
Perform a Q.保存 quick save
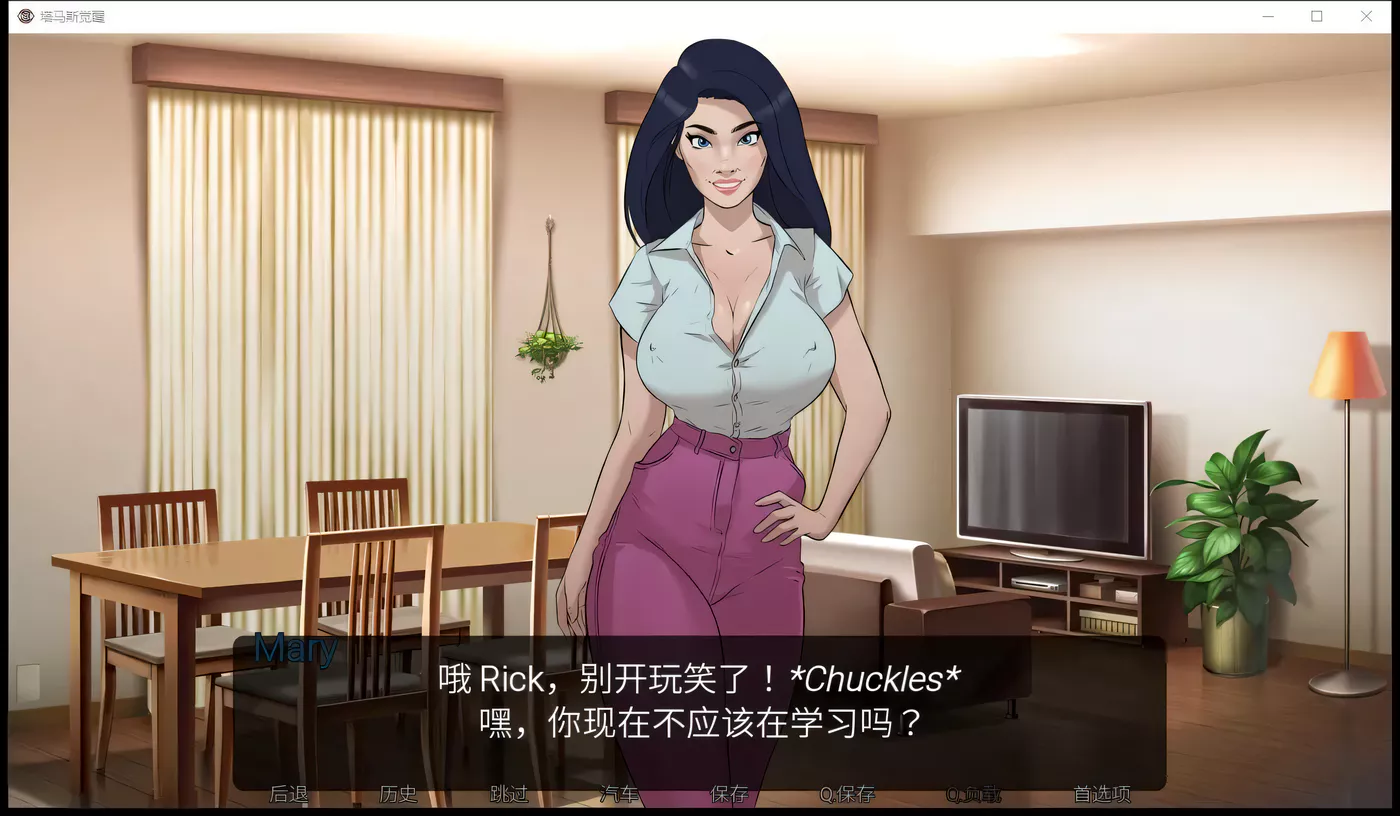pos(845,793)
